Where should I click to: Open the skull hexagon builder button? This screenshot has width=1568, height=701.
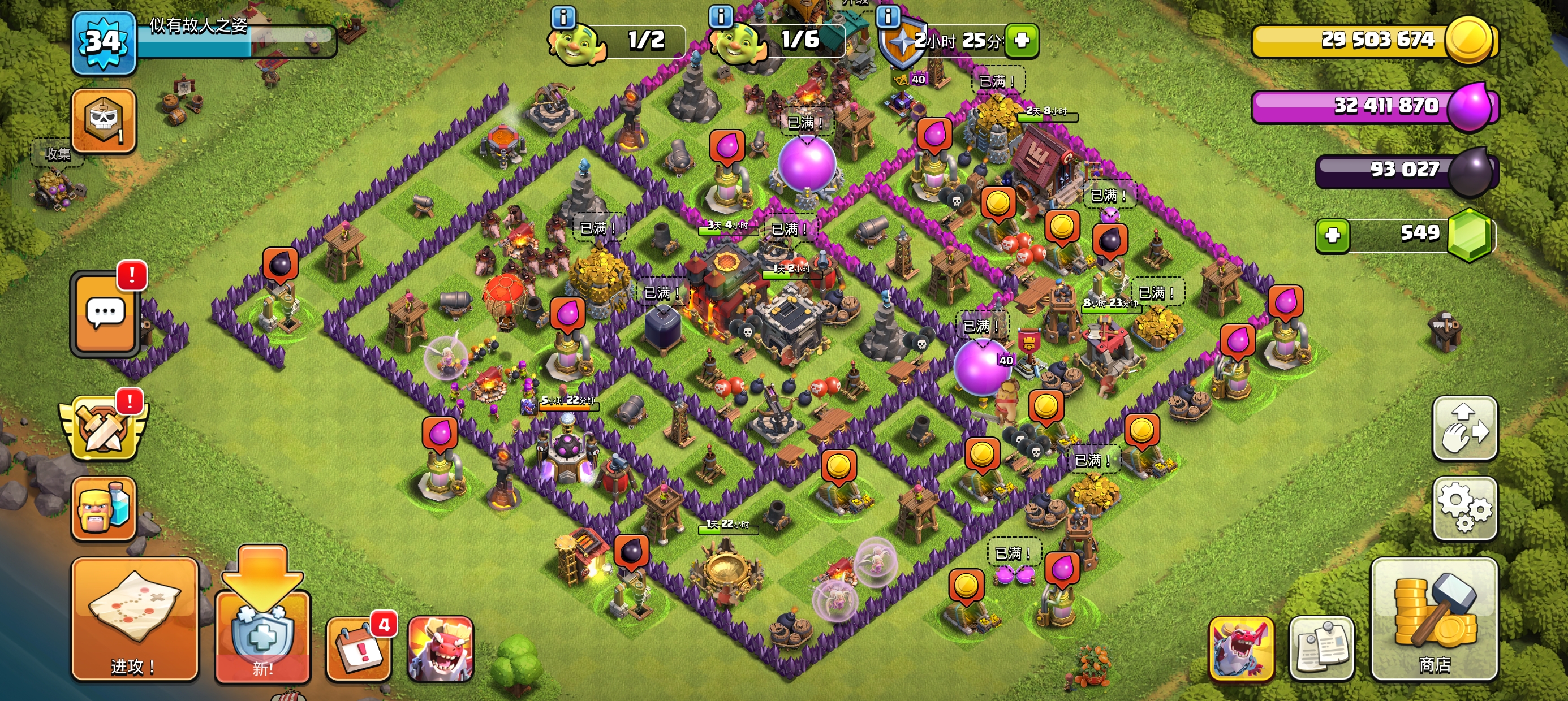(x=104, y=120)
